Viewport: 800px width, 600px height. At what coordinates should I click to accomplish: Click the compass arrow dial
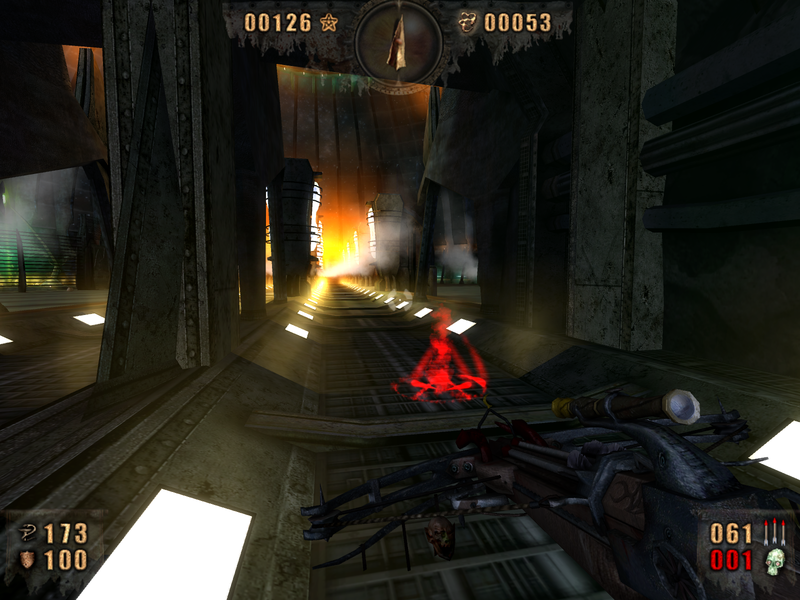(399, 44)
